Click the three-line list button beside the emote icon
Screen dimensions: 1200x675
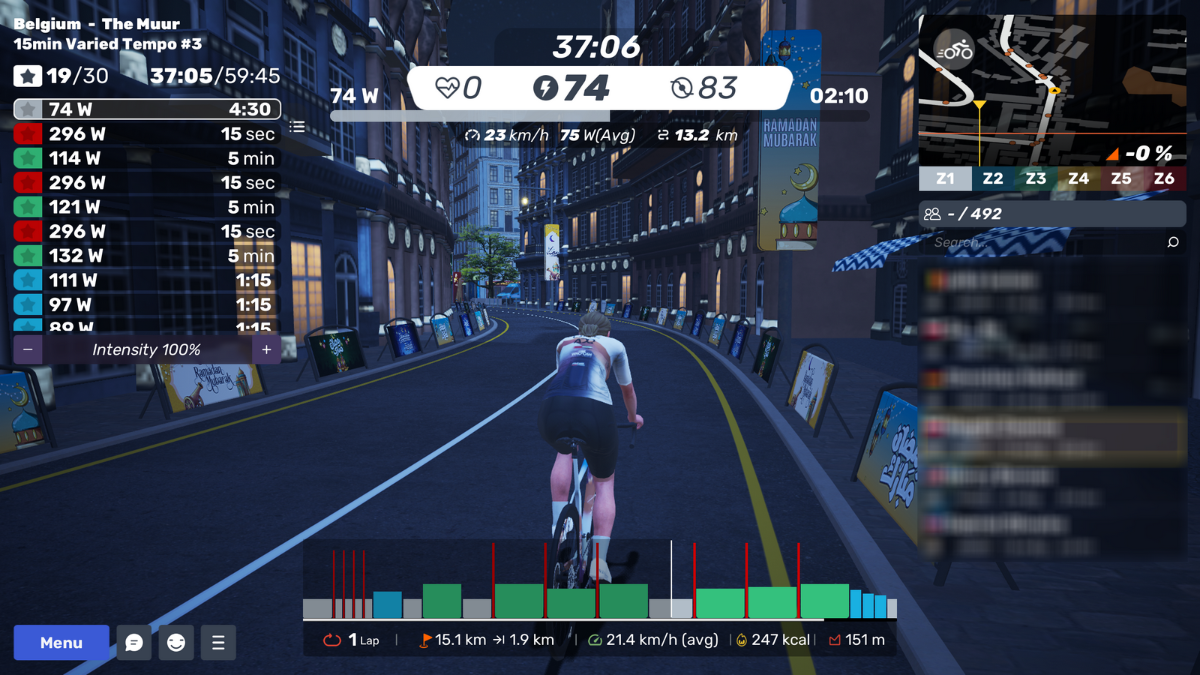[x=218, y=643]
